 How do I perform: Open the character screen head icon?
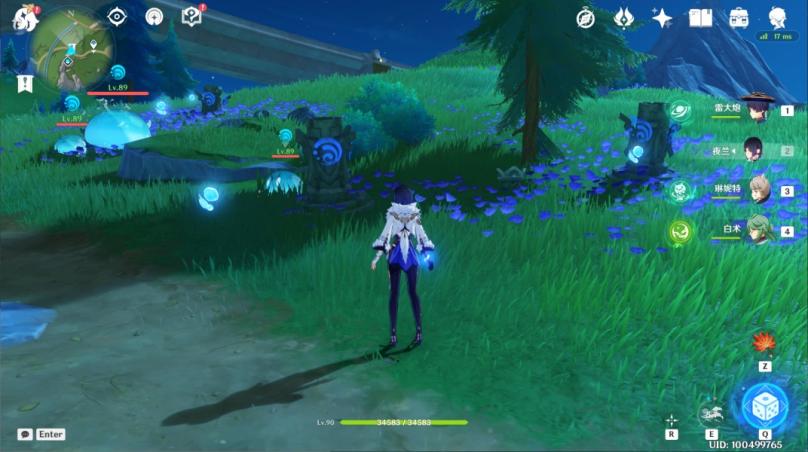(x=777, y=17)
